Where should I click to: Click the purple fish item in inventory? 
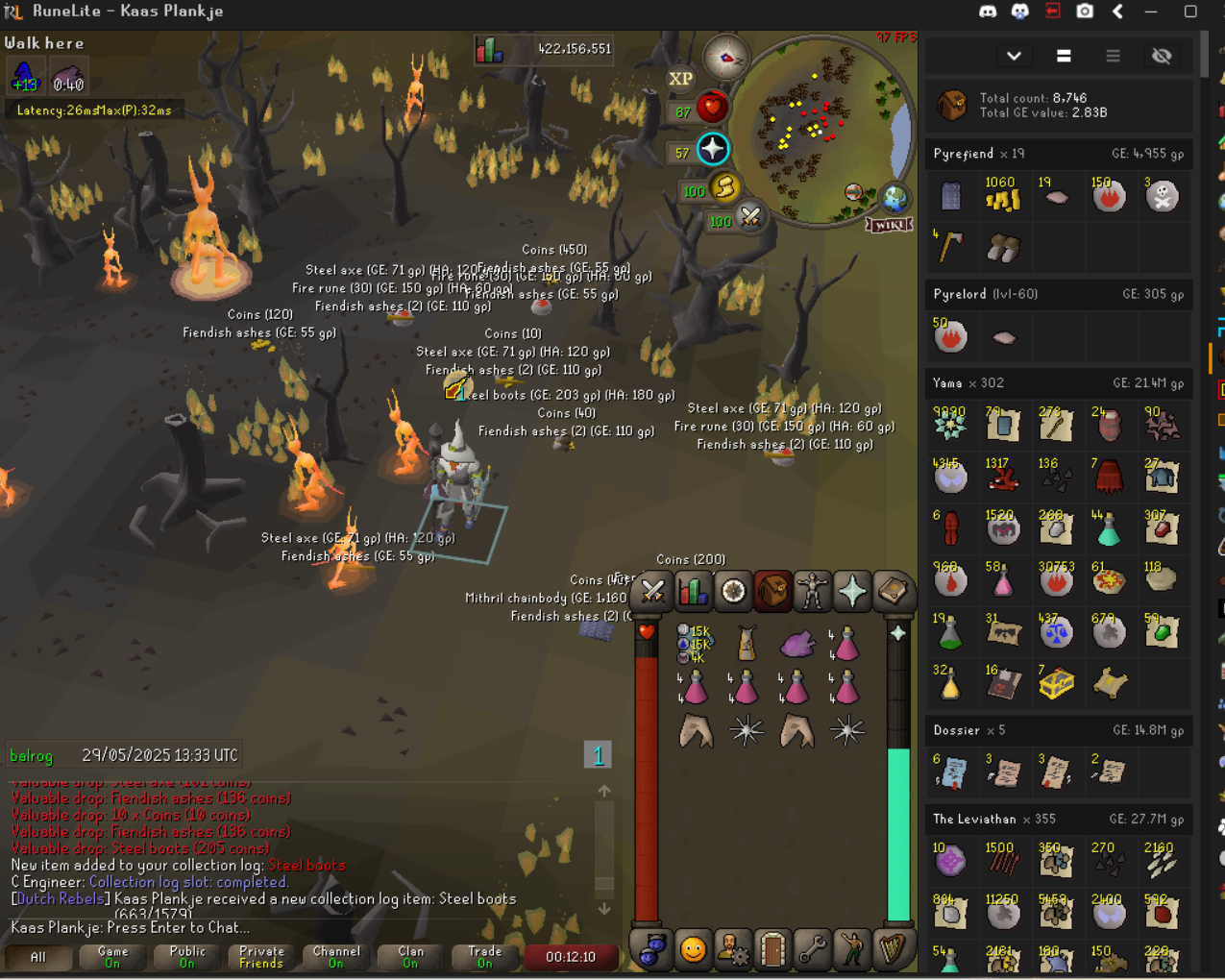tap(796, 644)
